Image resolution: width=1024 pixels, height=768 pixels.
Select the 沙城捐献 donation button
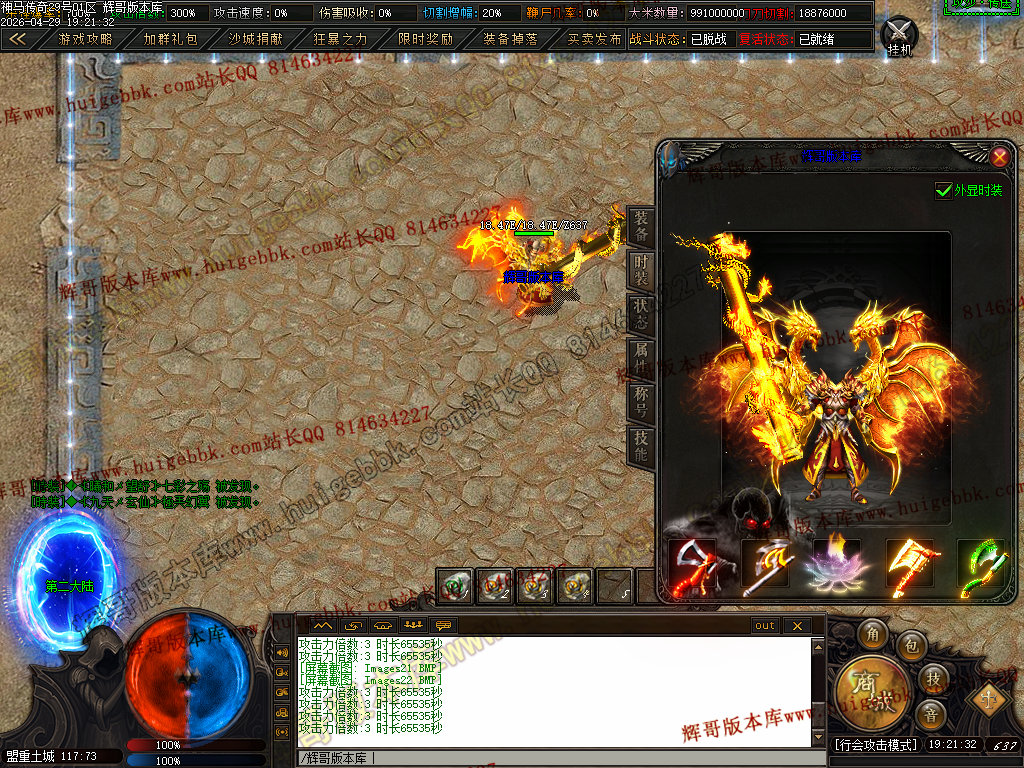pyautogui.click(x=255, y=39)
